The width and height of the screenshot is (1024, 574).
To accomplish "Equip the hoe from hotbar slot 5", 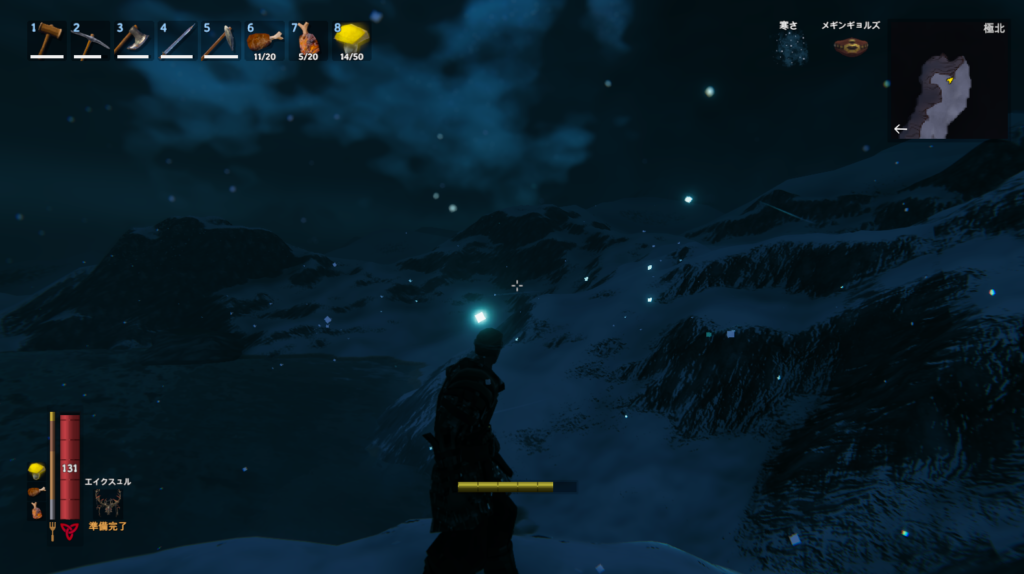I will [220, 40].
